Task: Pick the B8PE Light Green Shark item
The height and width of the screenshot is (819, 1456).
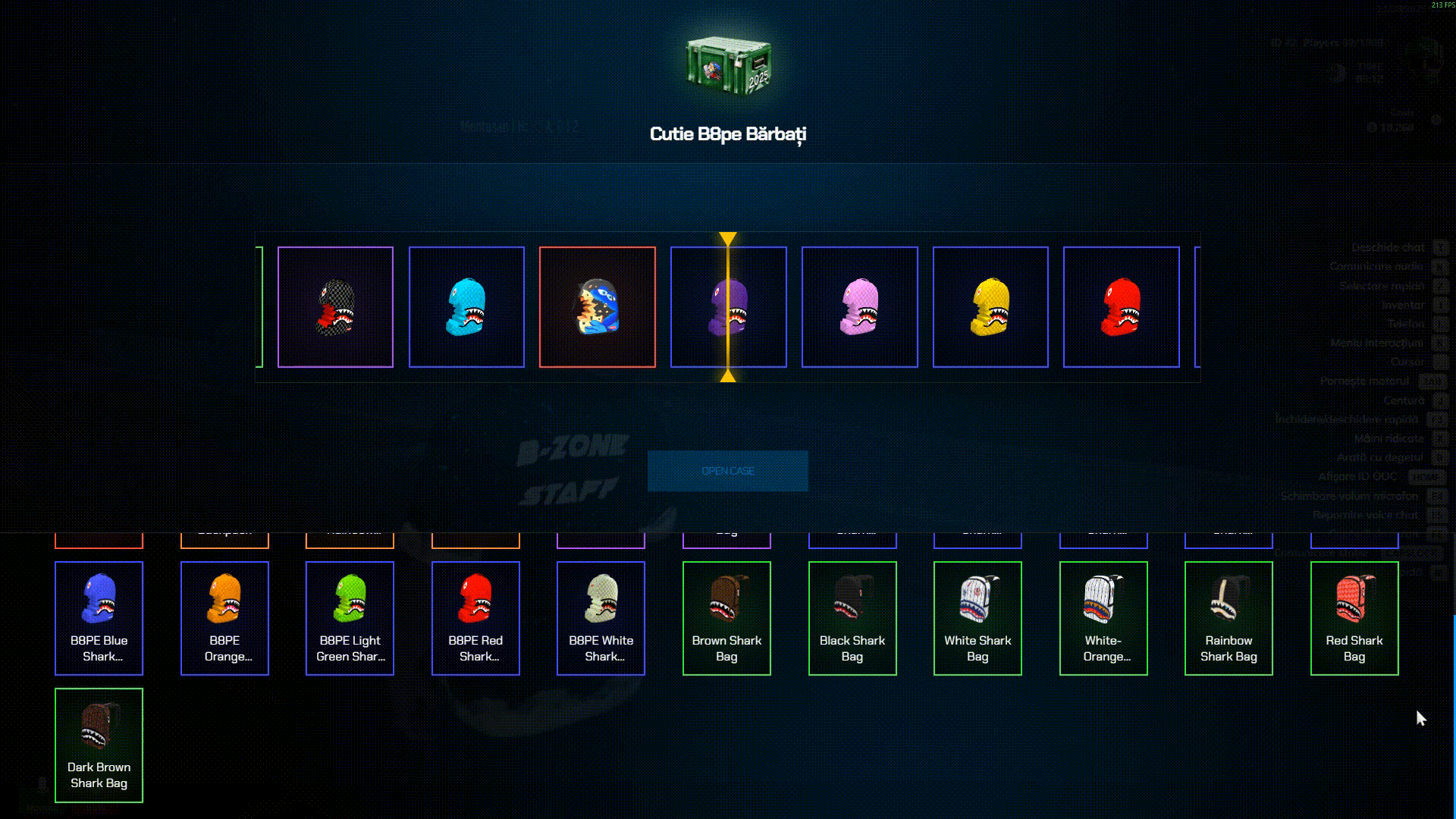Action: tap(350, 617)
